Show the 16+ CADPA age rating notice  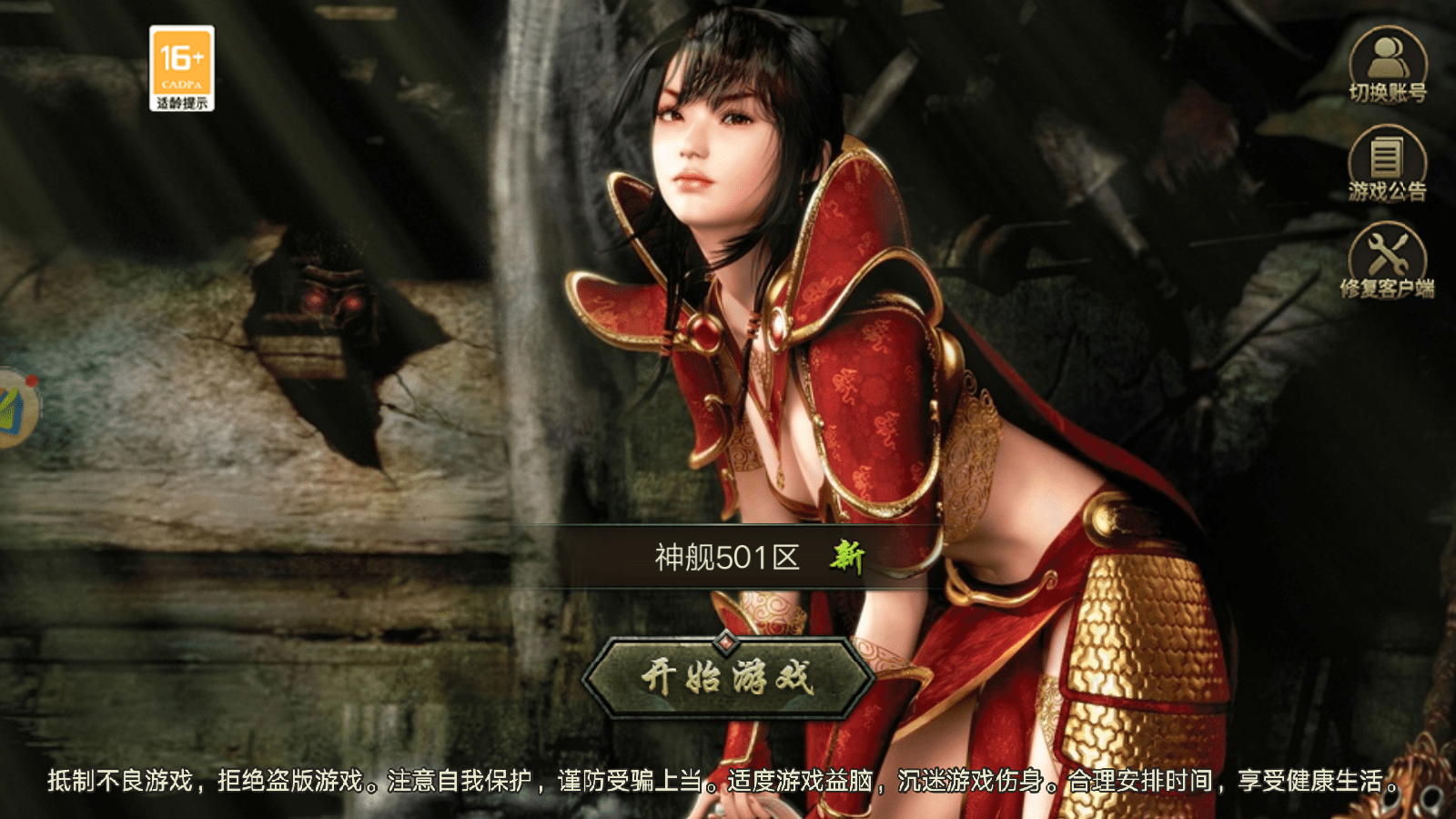coord(182,68)
